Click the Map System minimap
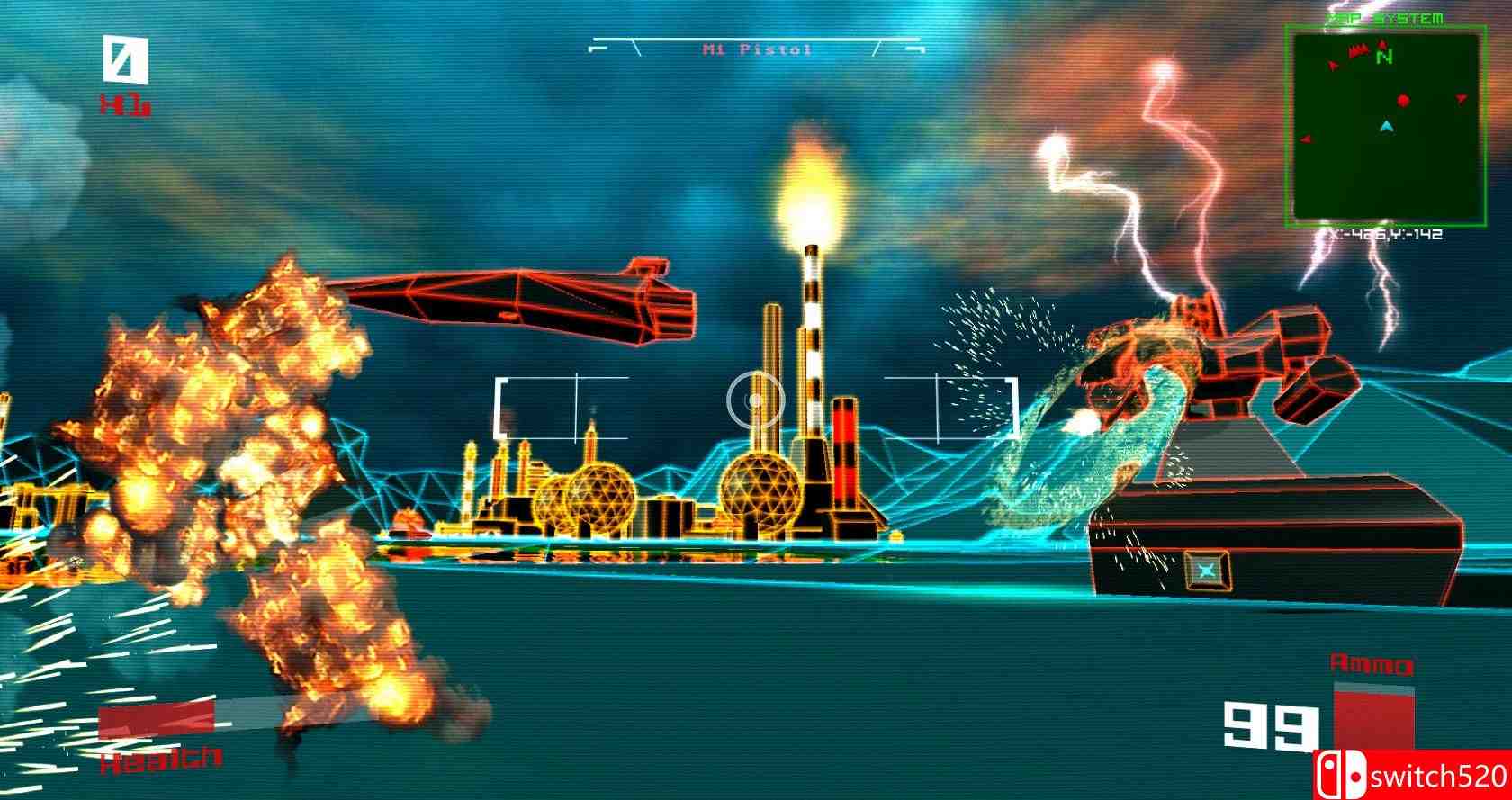The image size is (1512, 800). [1384, 126]
